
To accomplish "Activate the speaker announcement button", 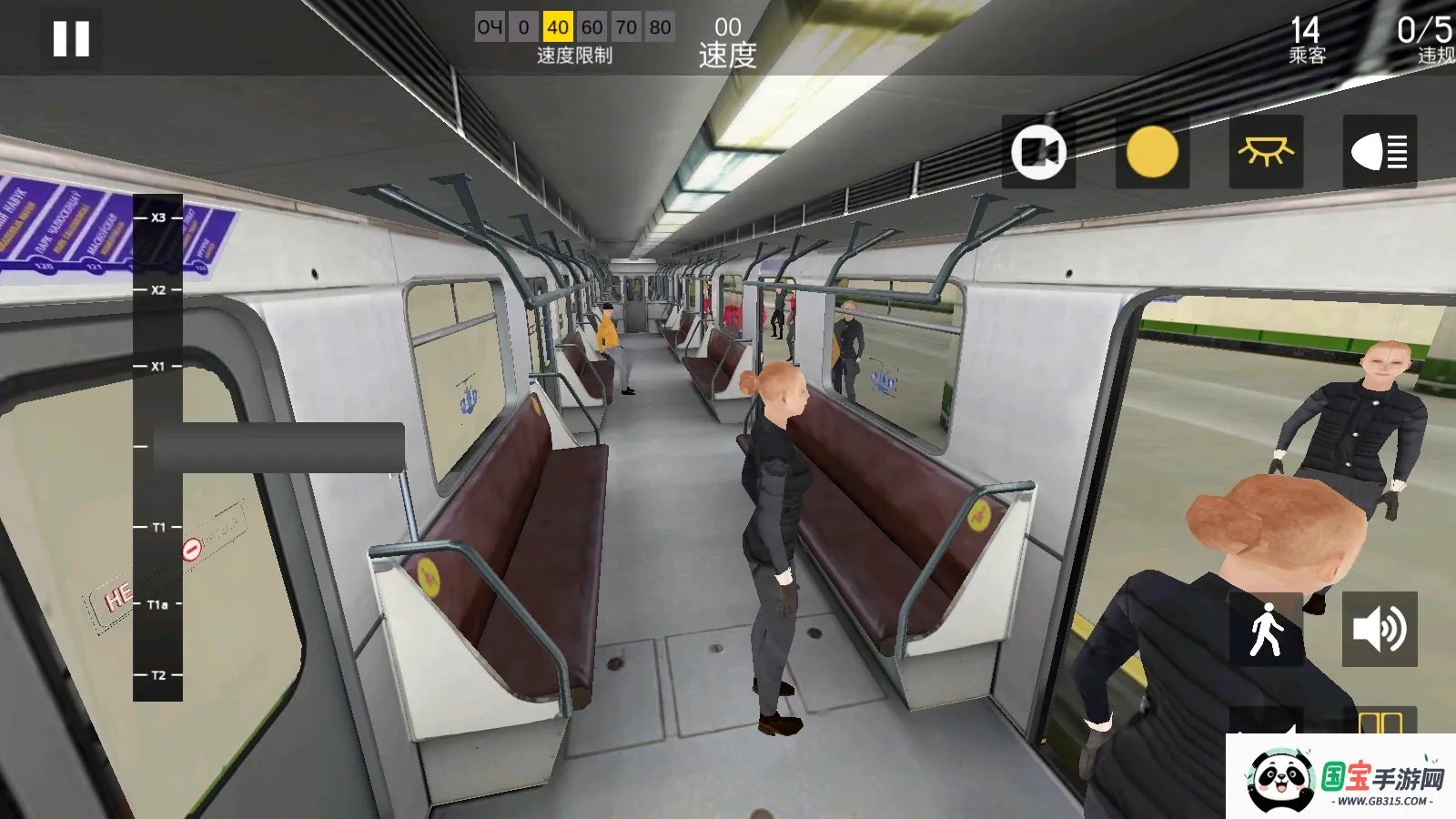I will tap(1380, 629).
